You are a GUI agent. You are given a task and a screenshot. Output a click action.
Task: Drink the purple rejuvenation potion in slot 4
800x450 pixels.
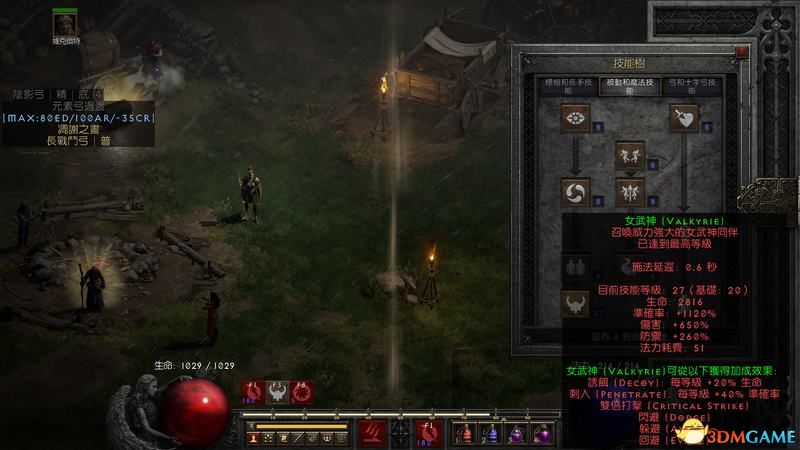(541, 432)
